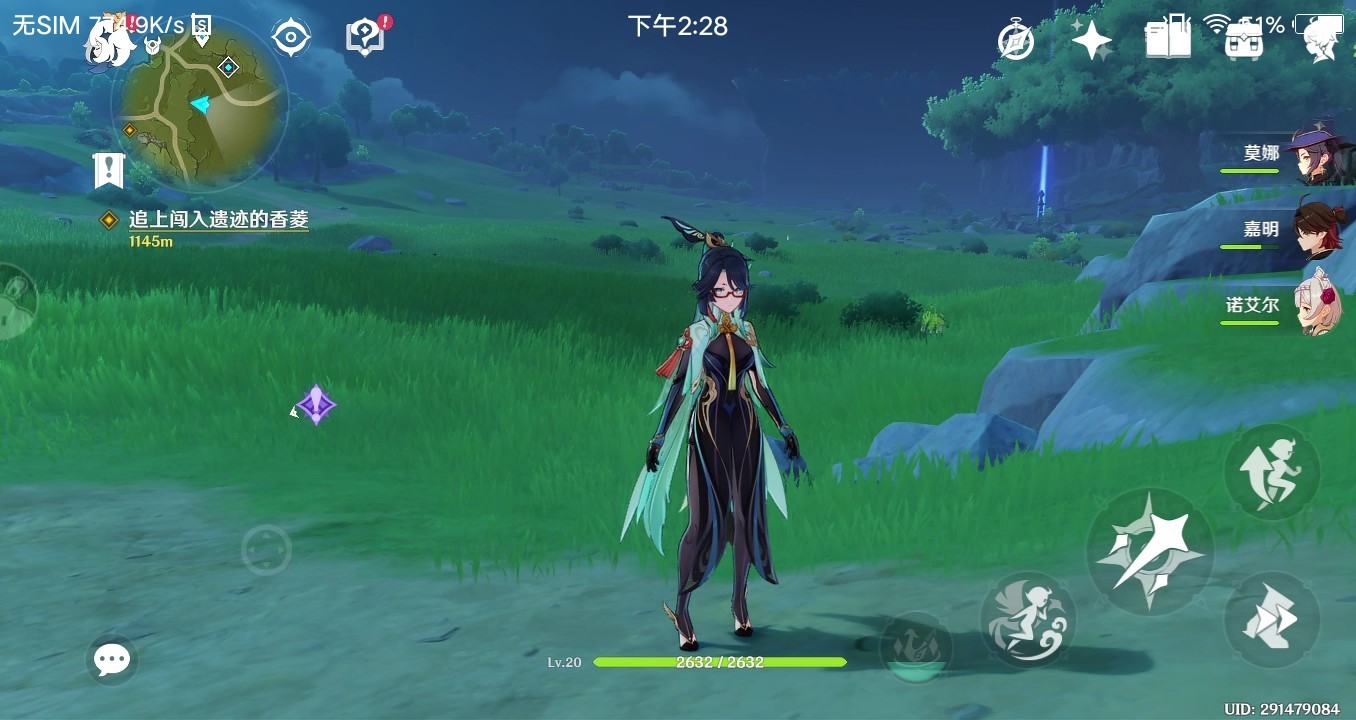
Task: Tap the jump button
Action: click(1272, 471)
